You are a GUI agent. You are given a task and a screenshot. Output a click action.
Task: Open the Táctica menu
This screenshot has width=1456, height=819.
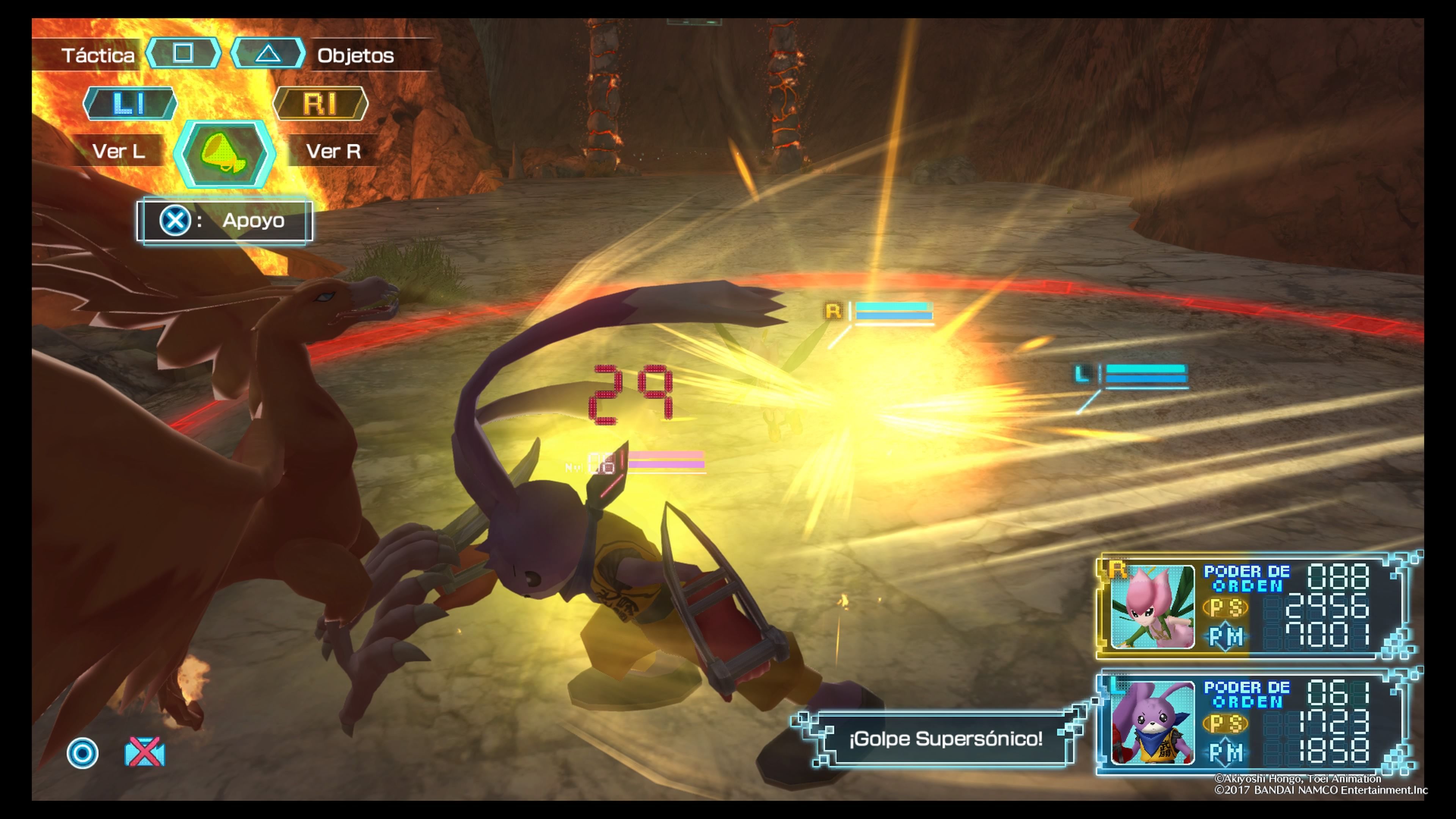[x=98, y=55]
